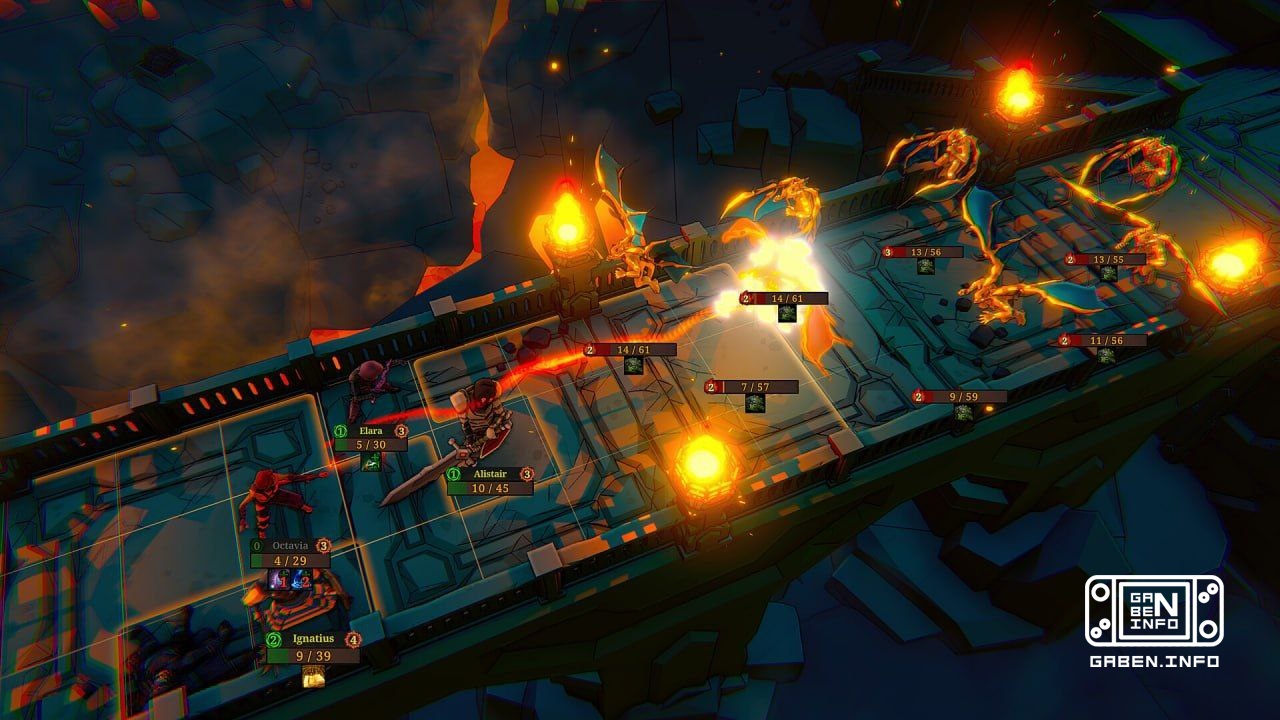This screenshot has height=720, width=1280.
Task: Expand the enemy 13/55 health panel
Action: pyautogui.click(x=1106, y=259)
